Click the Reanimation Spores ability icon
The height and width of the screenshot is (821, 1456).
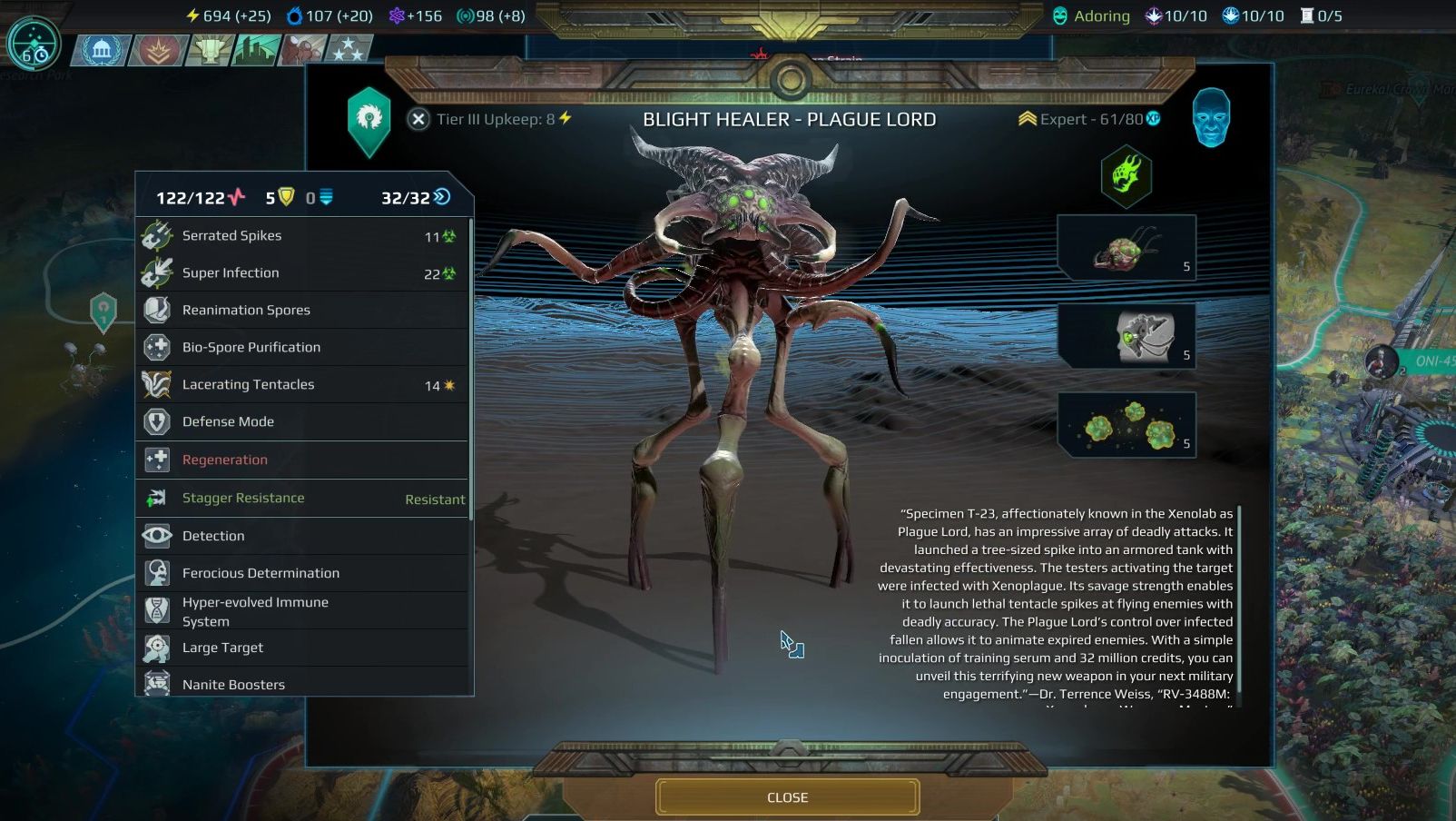point(156,310)
